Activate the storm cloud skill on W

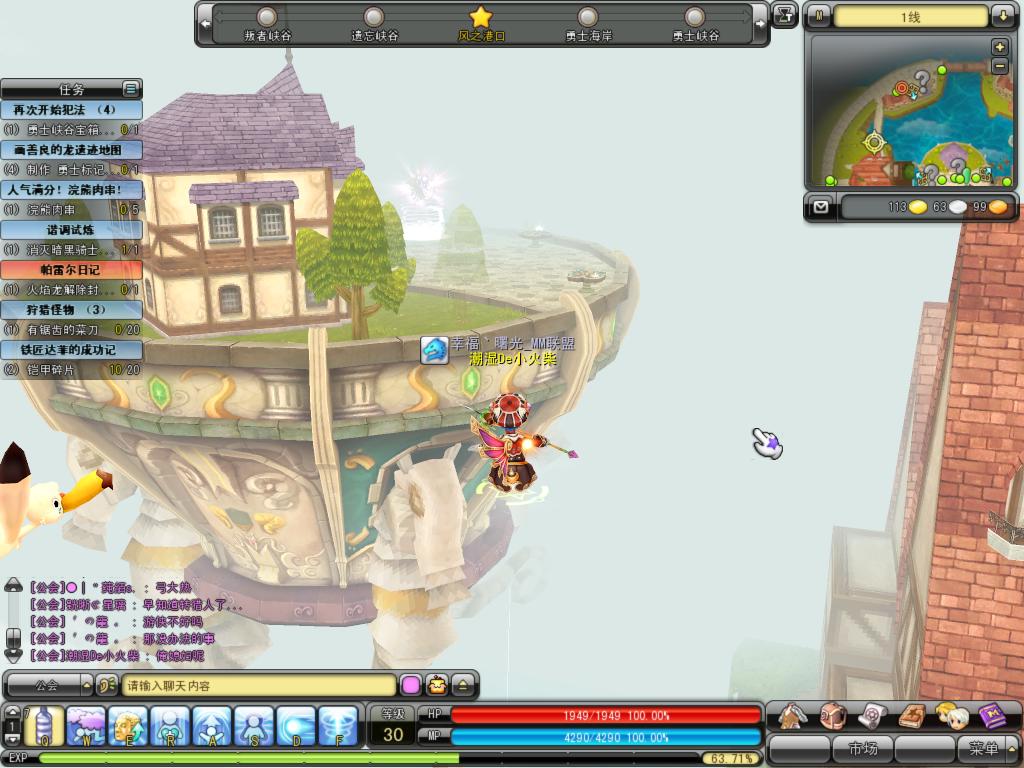86,725
